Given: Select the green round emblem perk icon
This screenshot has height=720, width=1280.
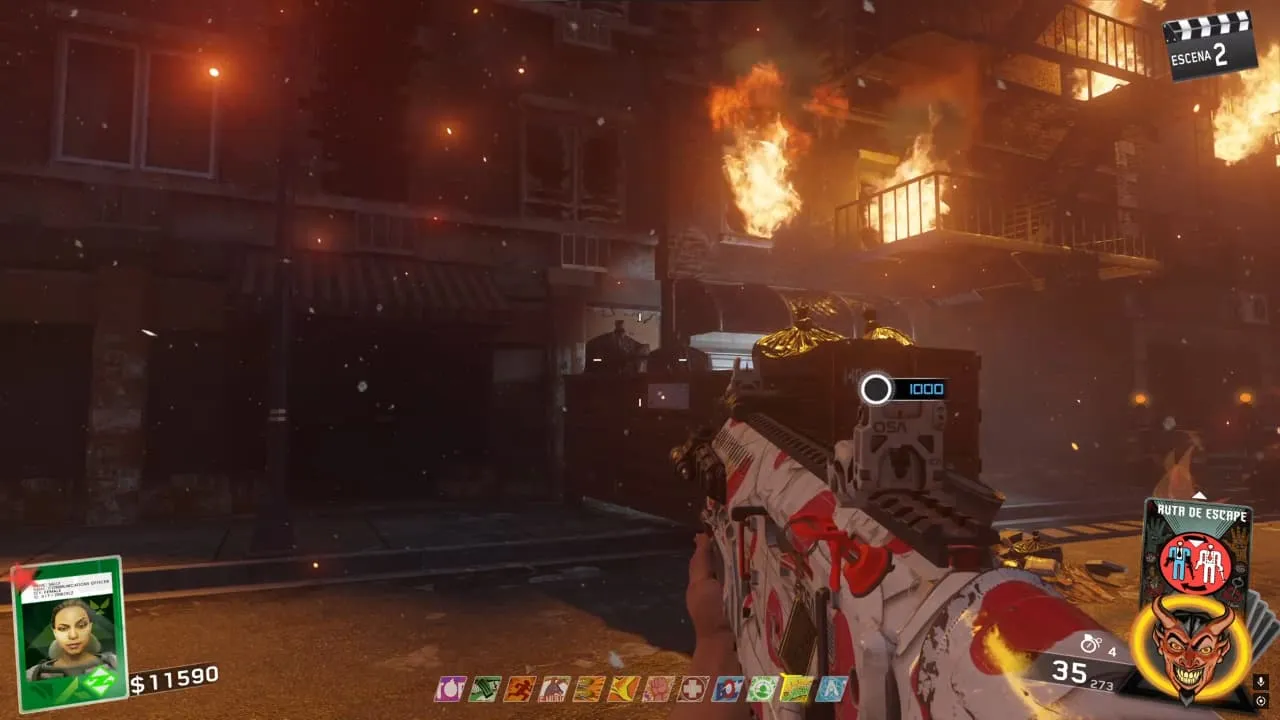Looking at the screenshot, I should [762, 688].
